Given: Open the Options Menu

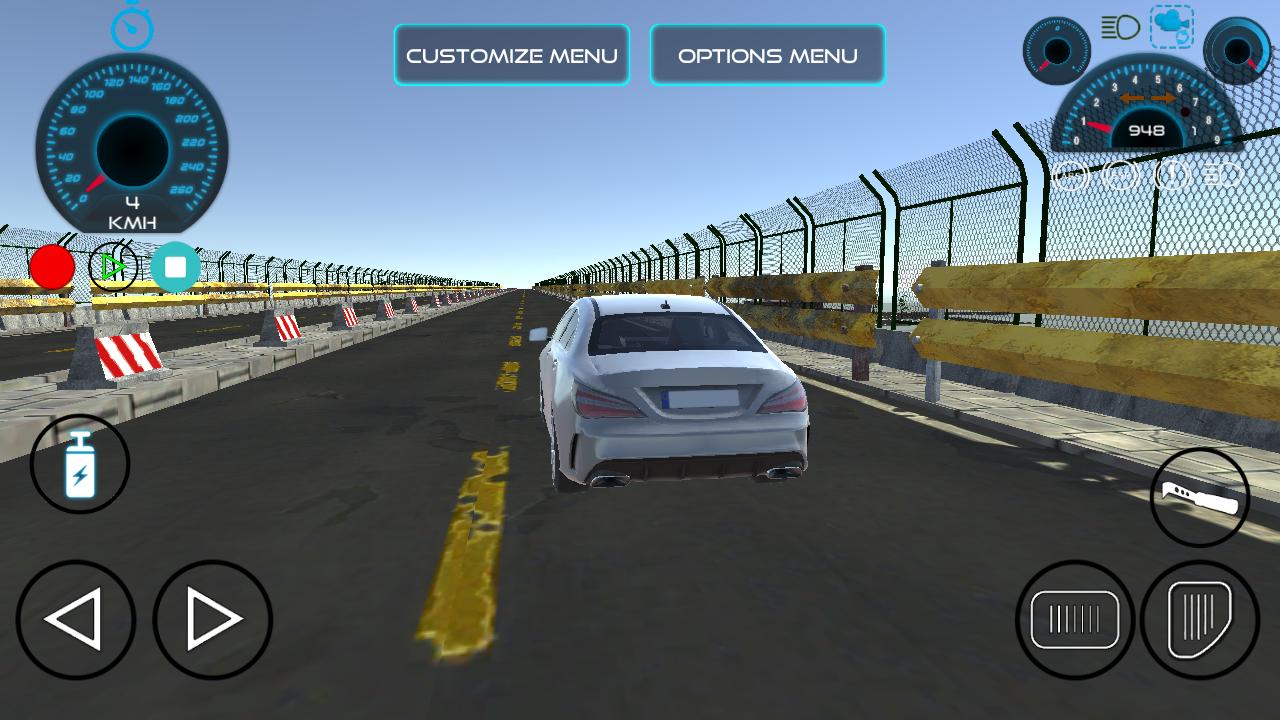Looking at the screenshot, I should (767, 55).
